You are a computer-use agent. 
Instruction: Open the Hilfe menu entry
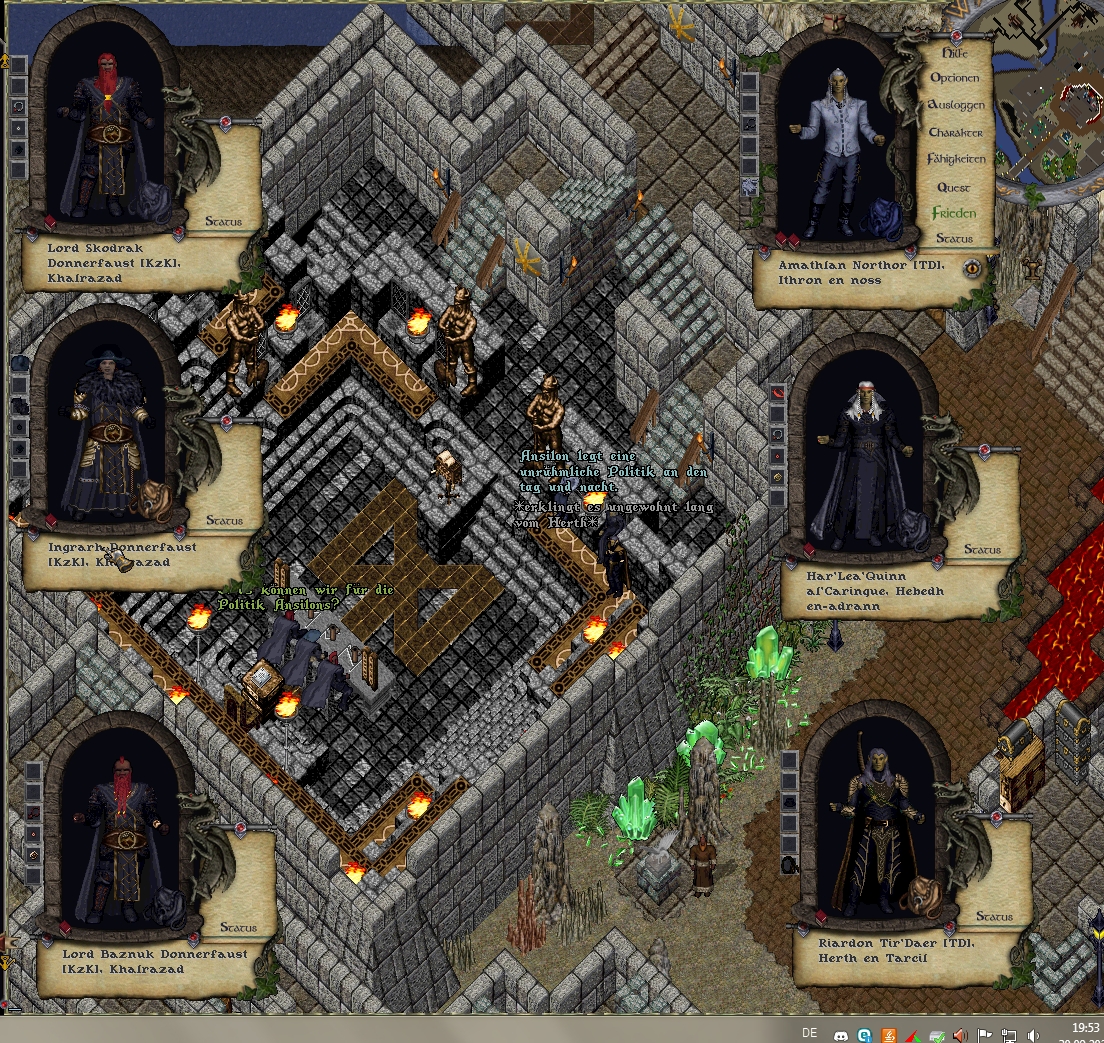click(956, 52)
